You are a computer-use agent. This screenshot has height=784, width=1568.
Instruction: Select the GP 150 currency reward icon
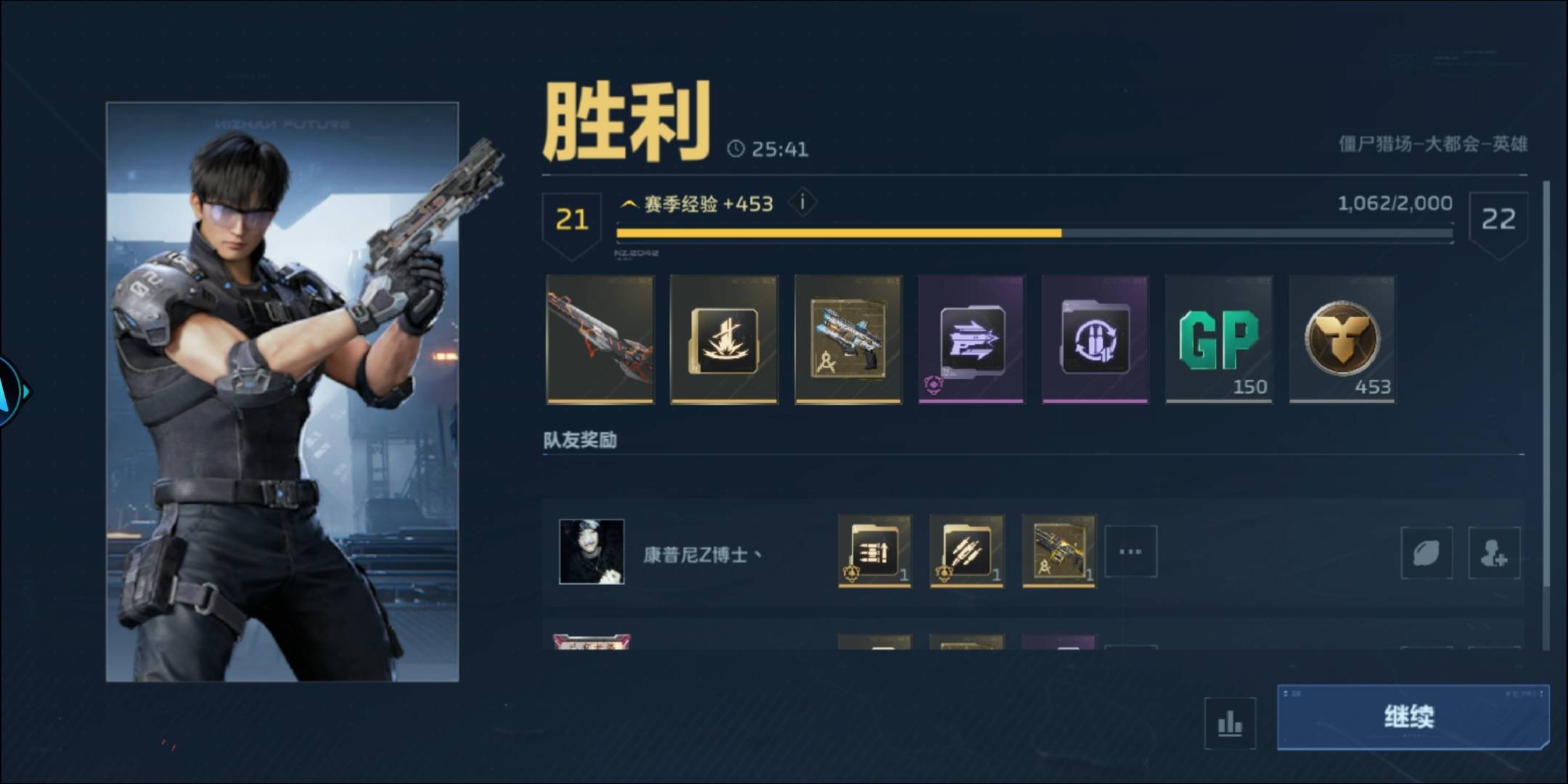pos(1218,340)
